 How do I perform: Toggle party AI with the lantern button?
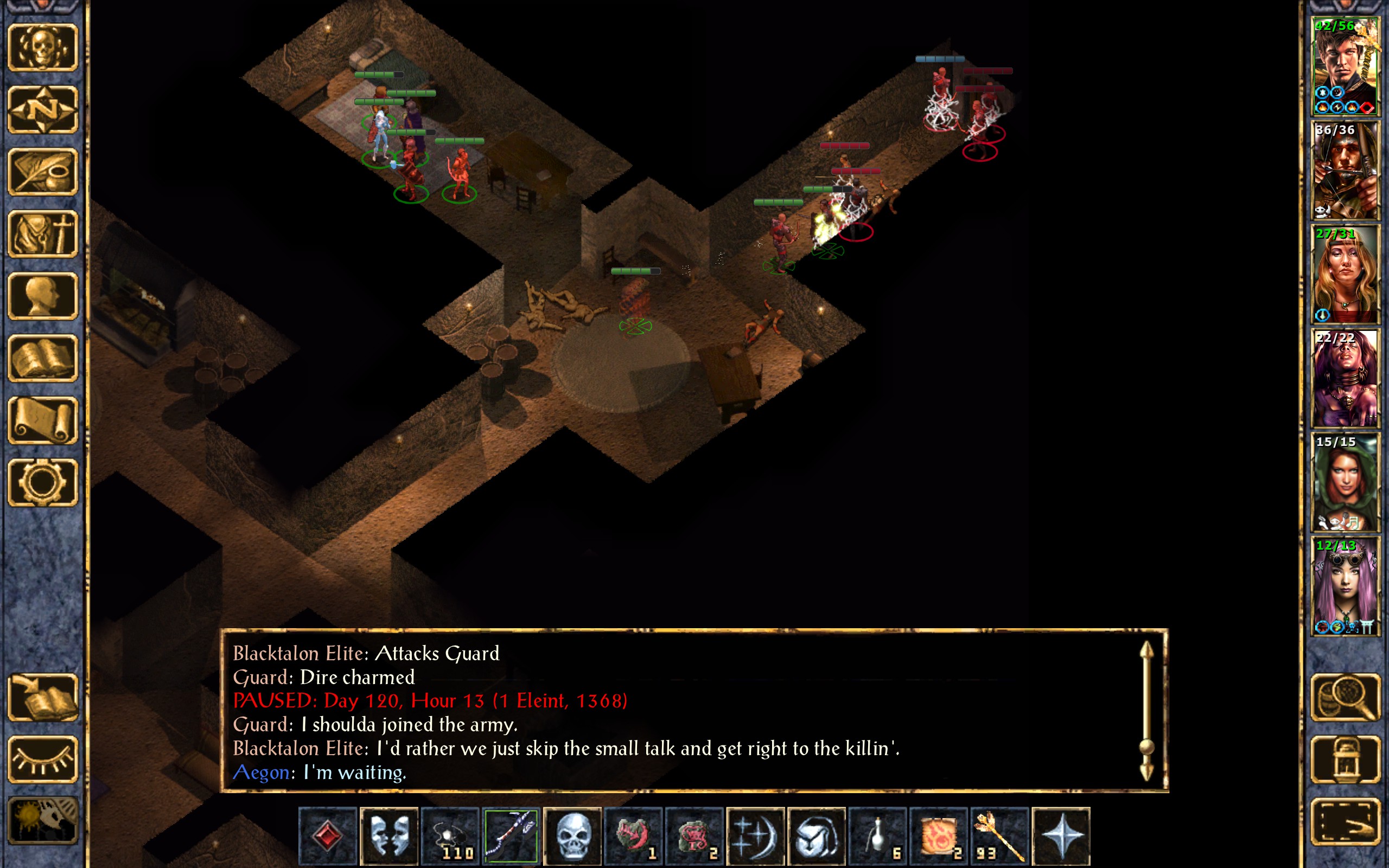click(x=1345, y=759)
